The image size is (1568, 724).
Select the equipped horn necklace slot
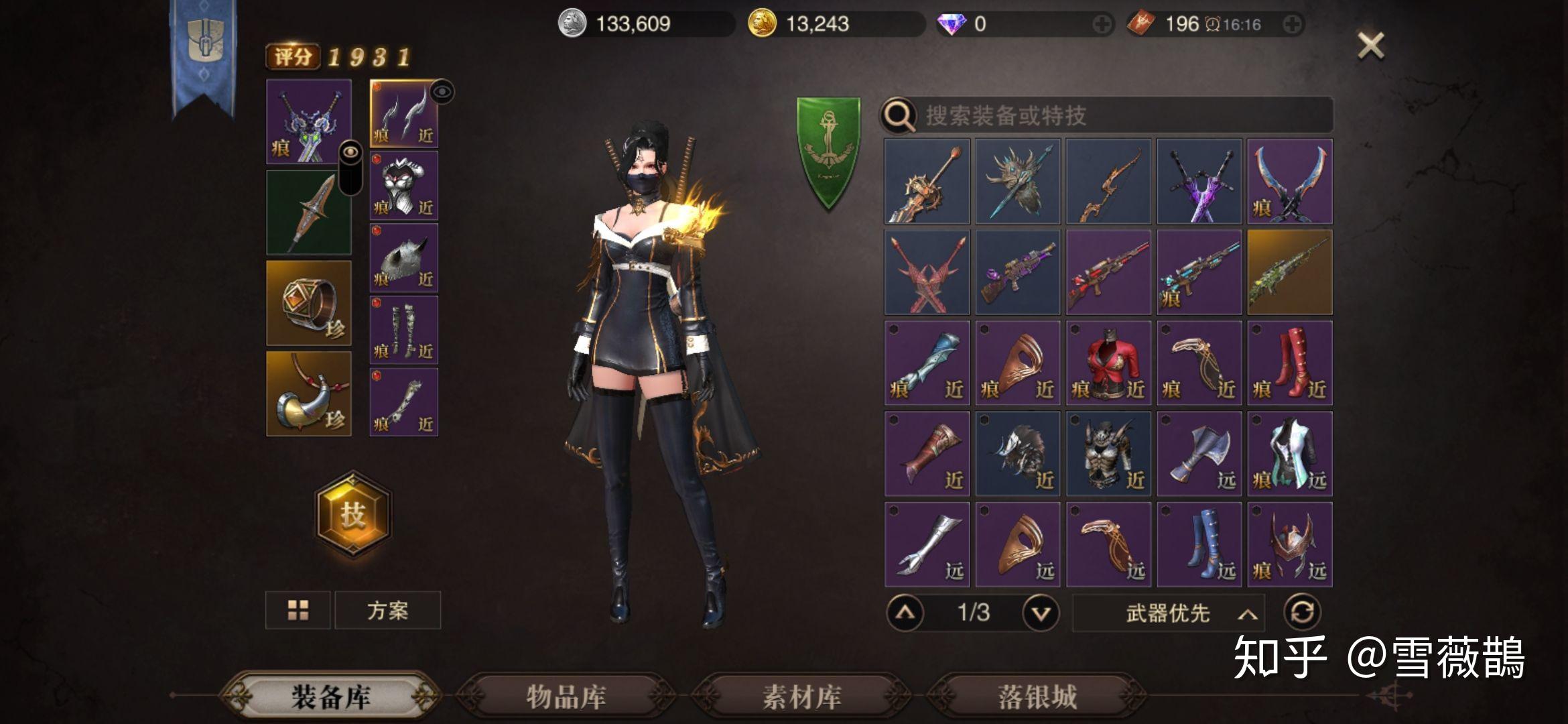pyautogui.click(x=309, y=394)
